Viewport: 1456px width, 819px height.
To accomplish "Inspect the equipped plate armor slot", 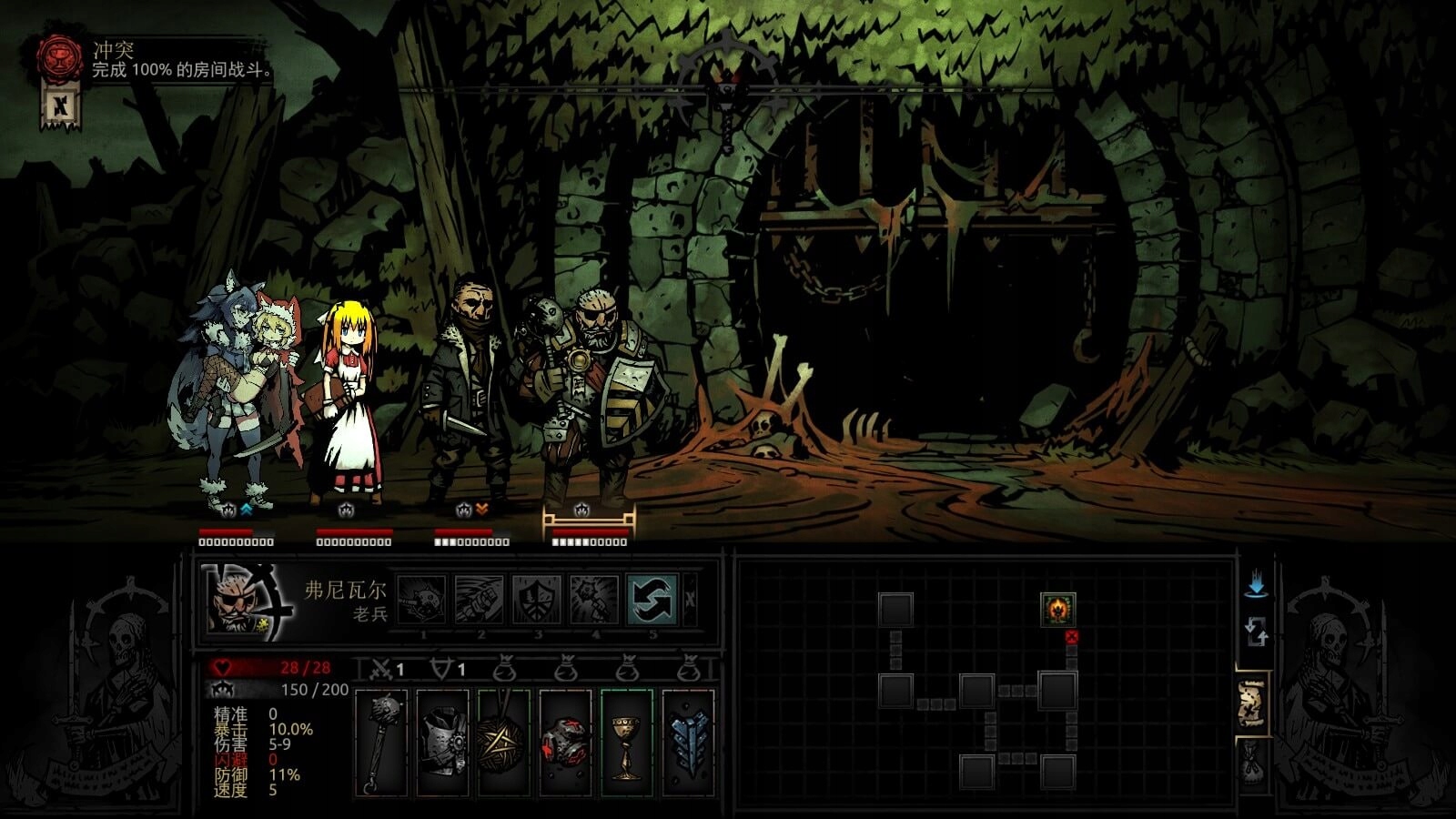I will tap(443, 742).
